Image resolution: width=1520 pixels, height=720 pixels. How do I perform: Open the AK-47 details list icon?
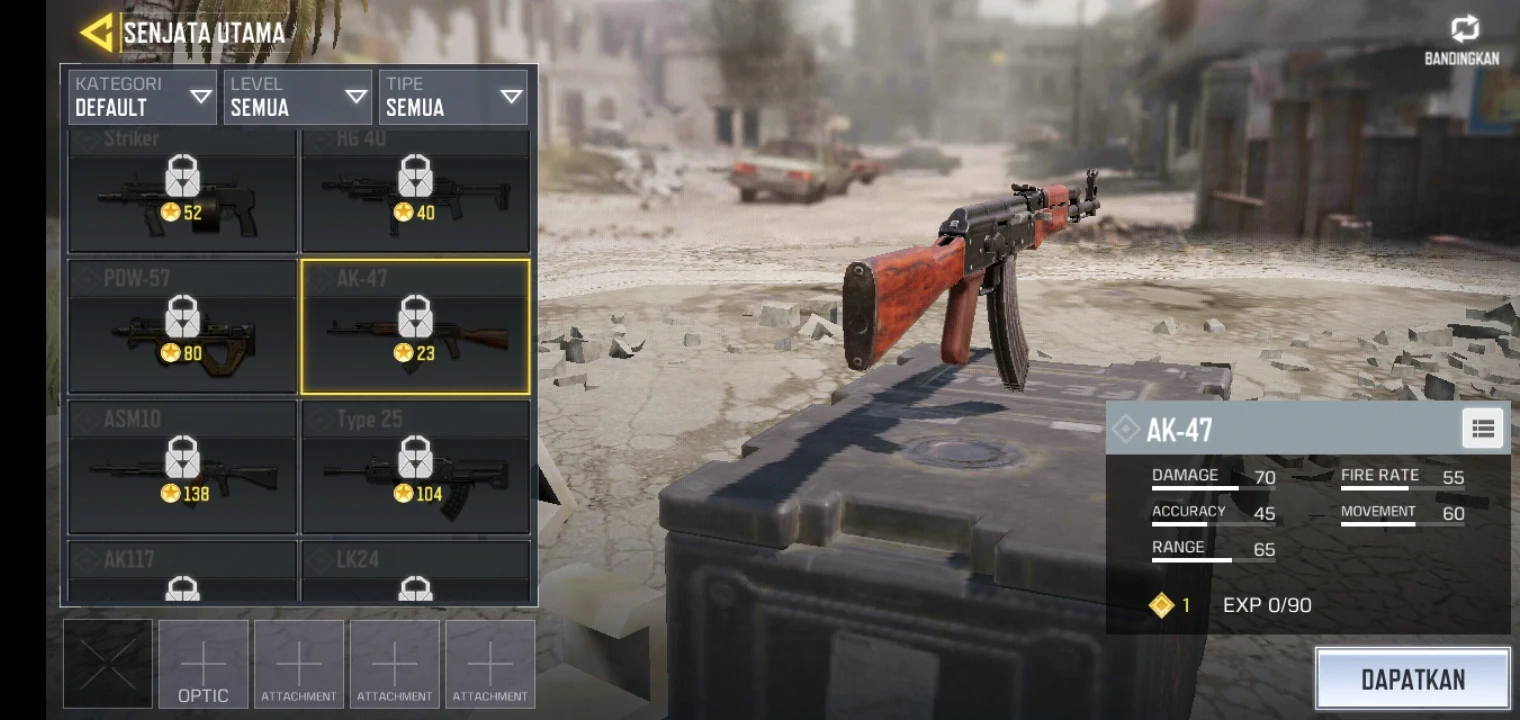1483,429
